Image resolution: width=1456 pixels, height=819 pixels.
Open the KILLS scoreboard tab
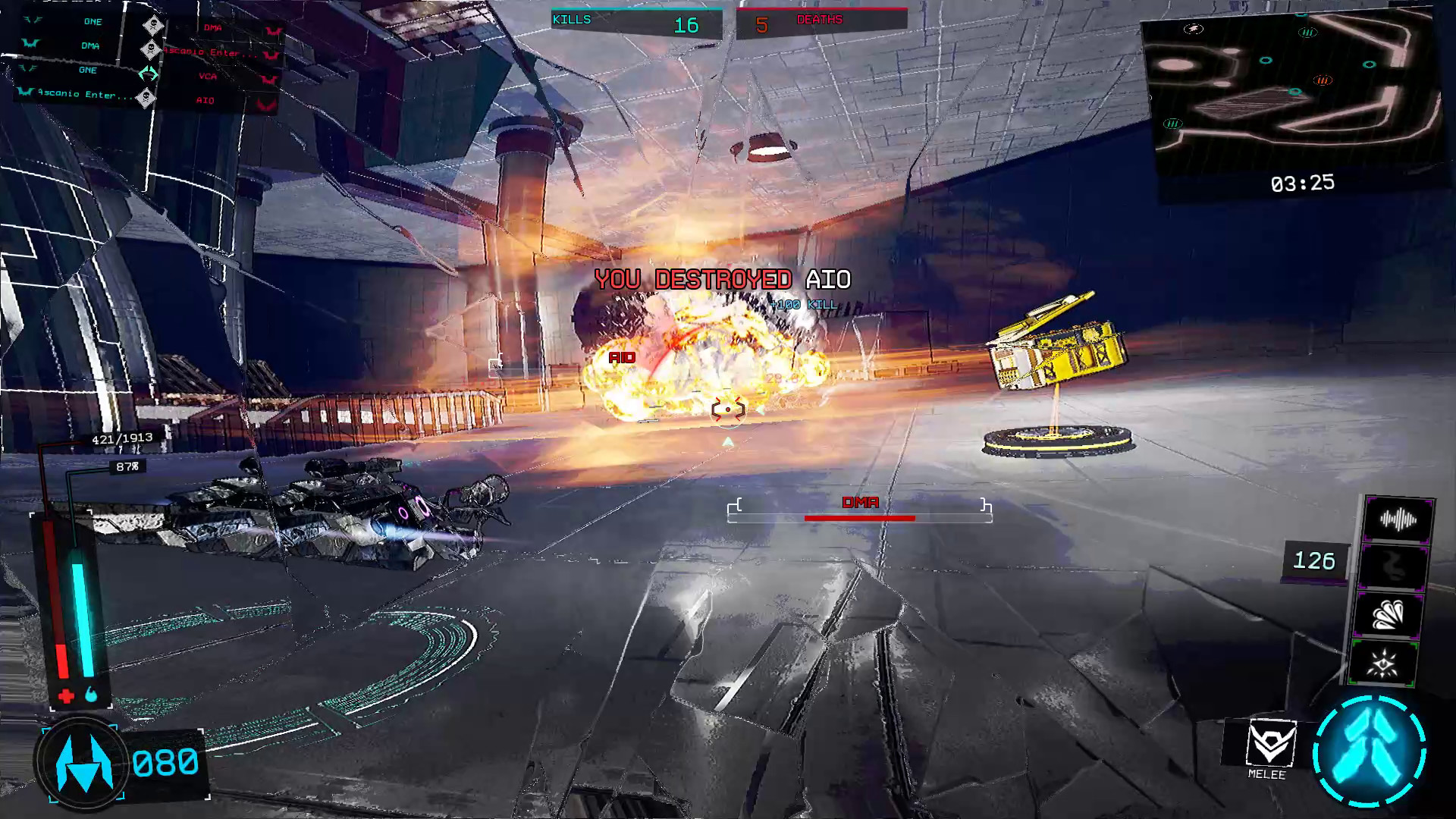(x=573, y=19)
